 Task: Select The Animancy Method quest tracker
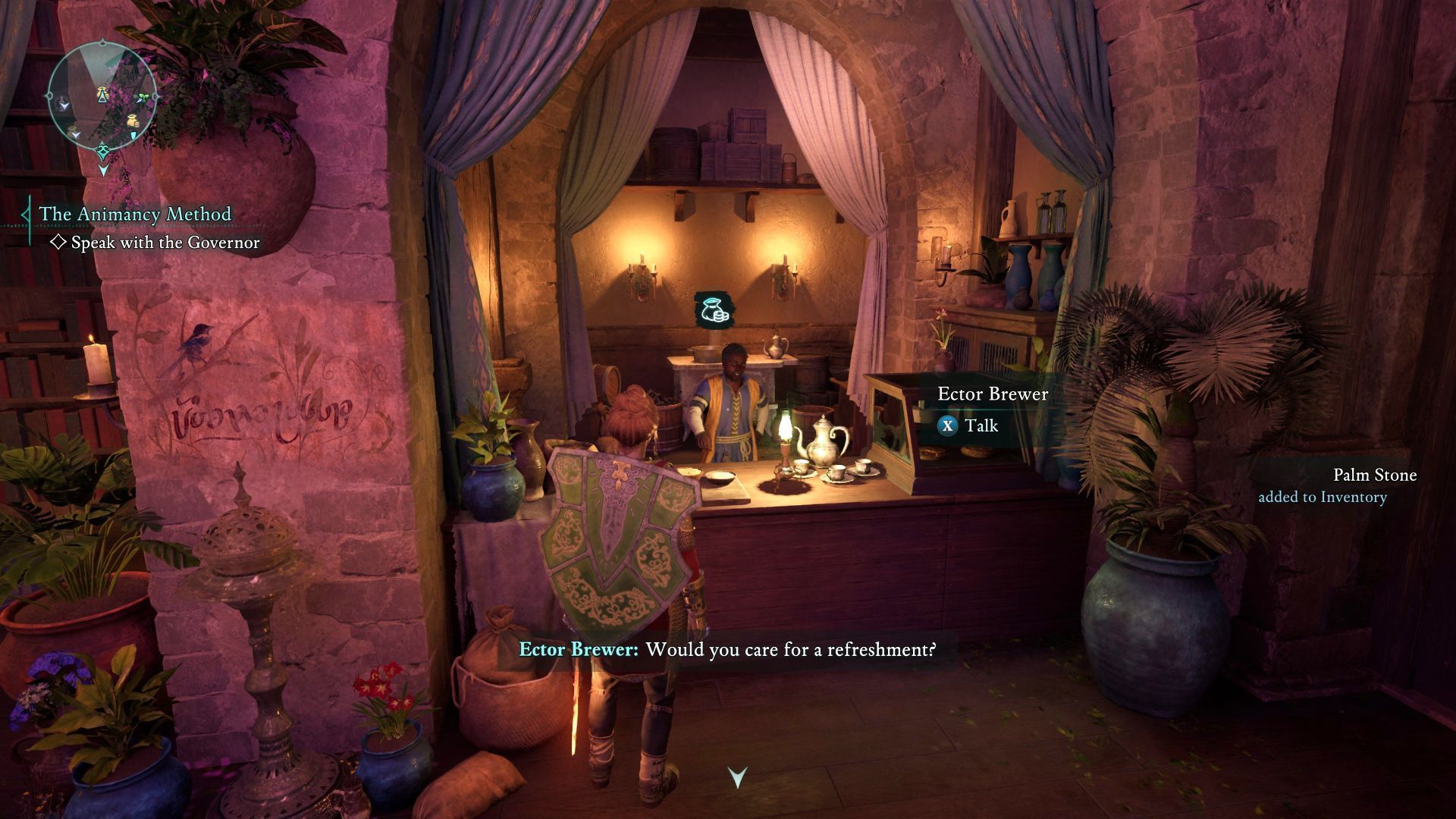point(135,215)
